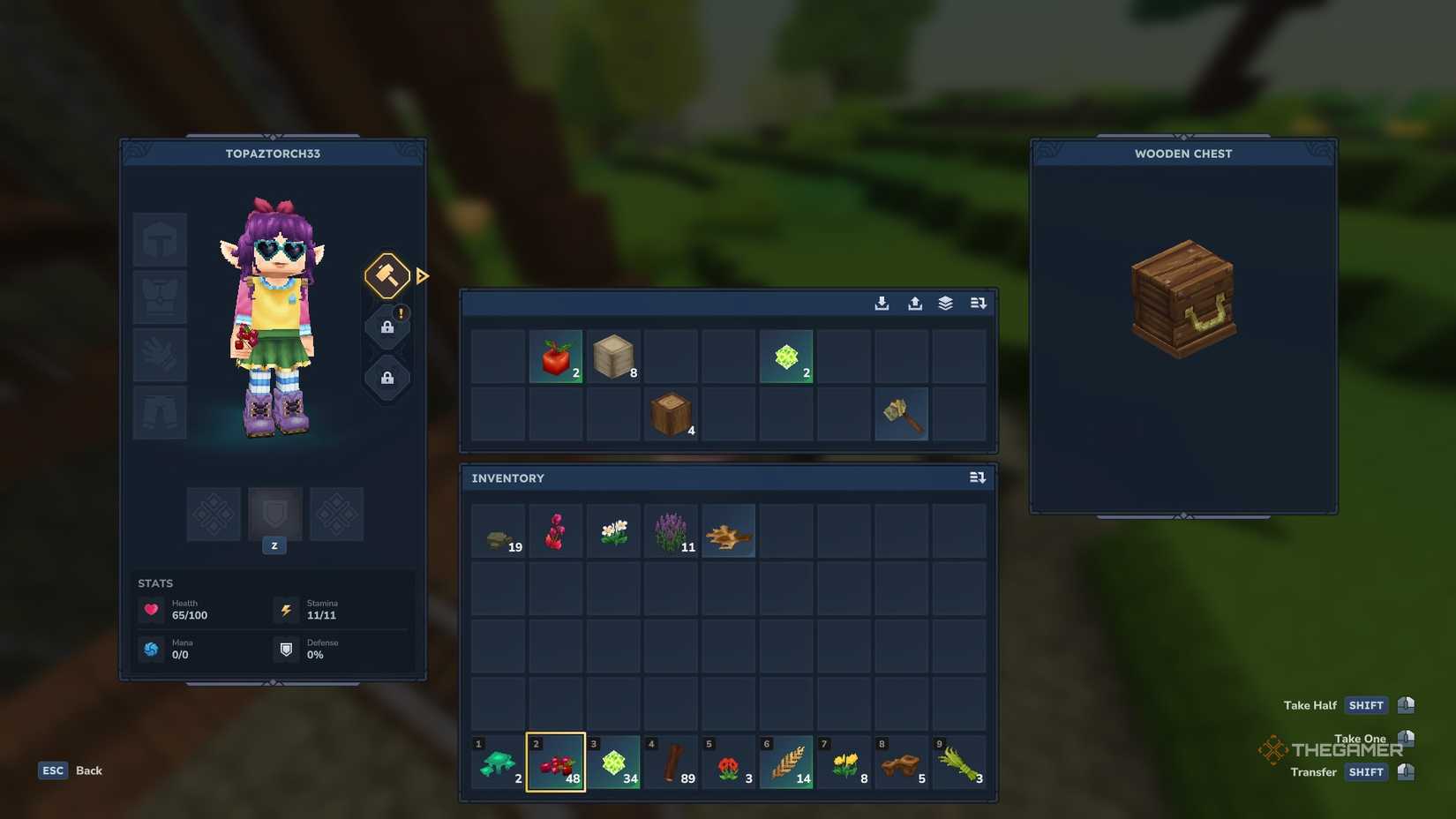Select the crafting hammer icon
The image size is (1456, 819).
(386, 275)
